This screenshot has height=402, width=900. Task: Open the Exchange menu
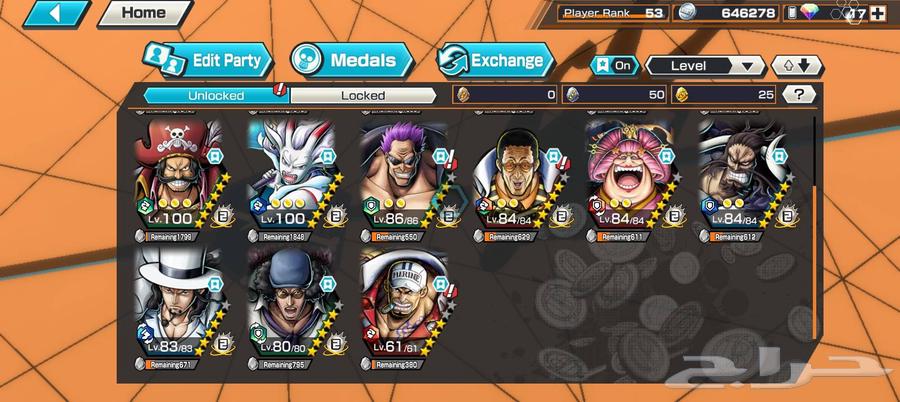(497, 60)
